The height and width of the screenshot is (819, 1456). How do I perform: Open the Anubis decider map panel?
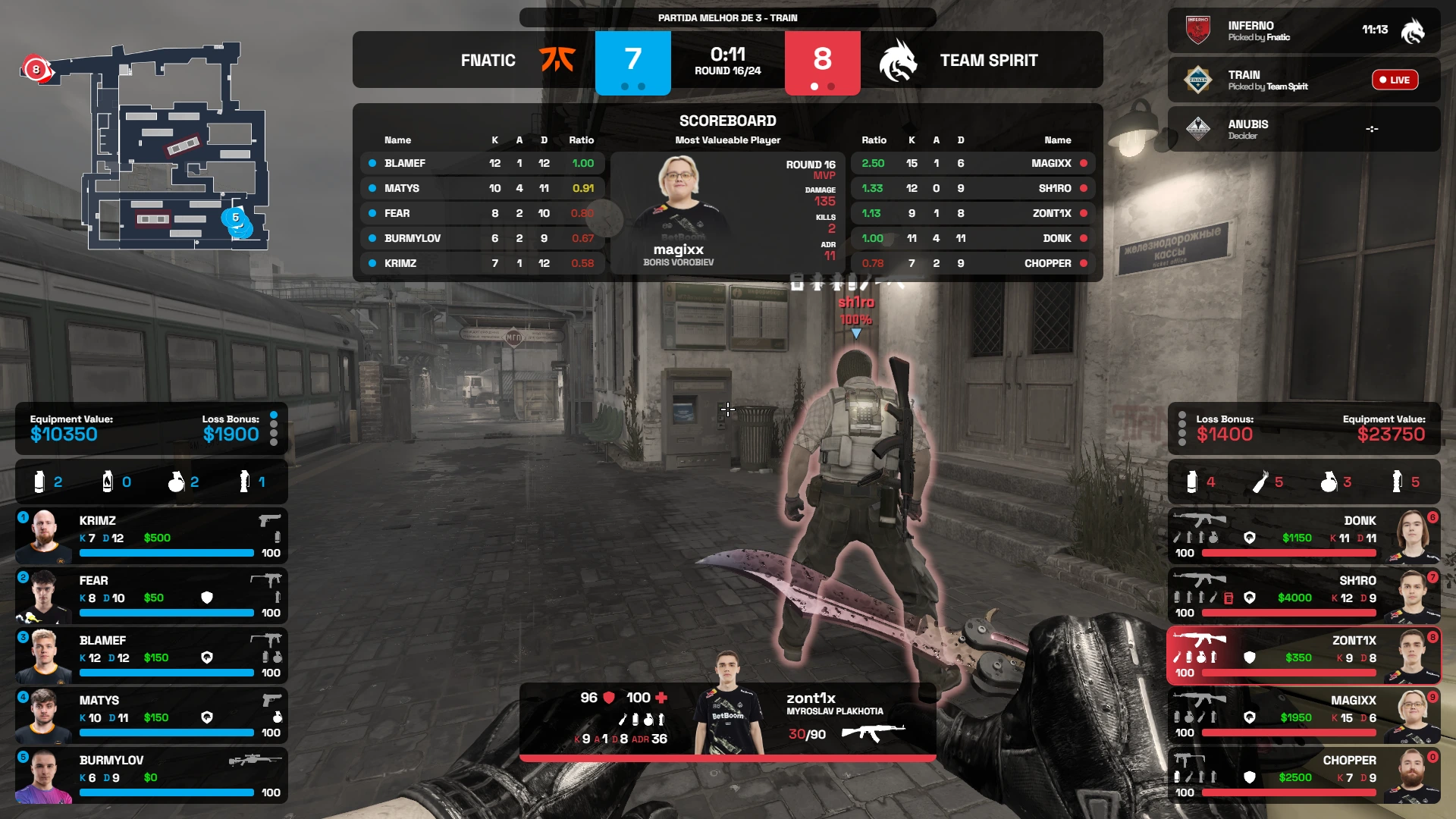pos(1304,129)
